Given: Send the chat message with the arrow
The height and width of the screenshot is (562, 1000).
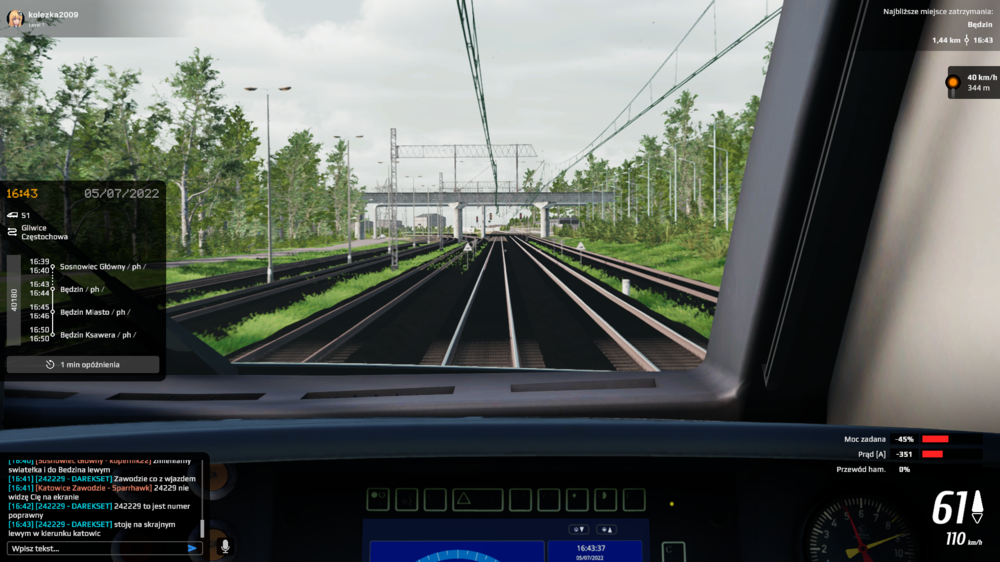Looking at the screenshot, I should (192, 548).
